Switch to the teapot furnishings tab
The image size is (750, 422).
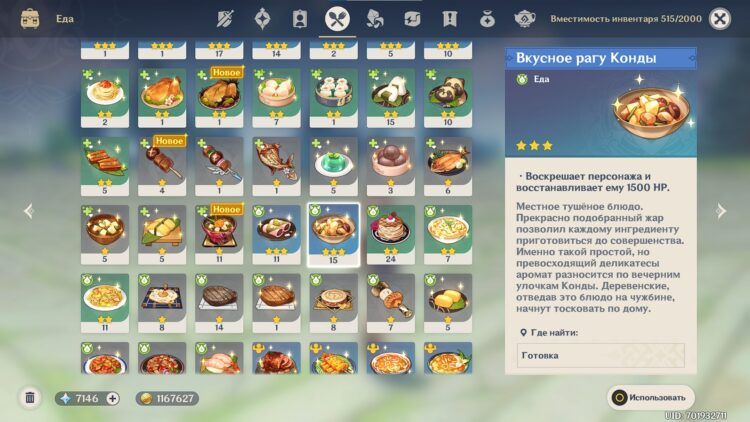point(525,18)
